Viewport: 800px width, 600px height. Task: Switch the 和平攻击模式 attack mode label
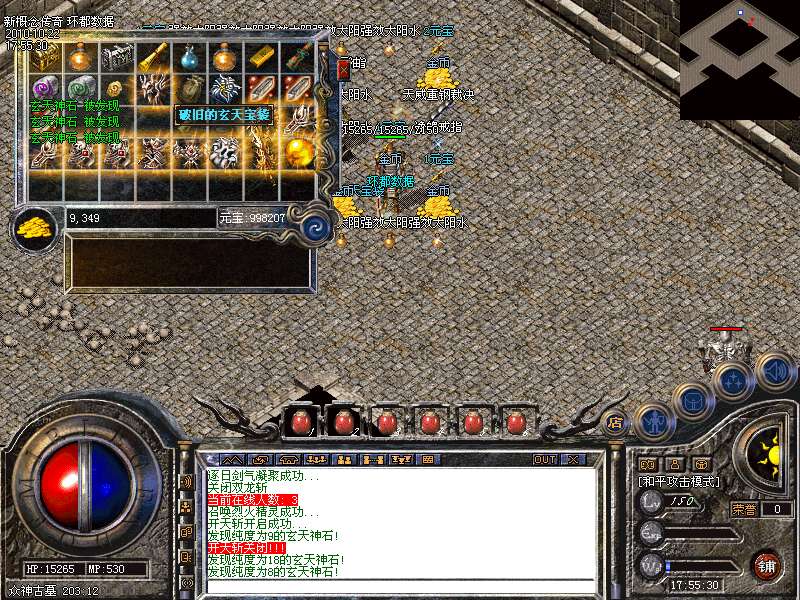(679, 481)
